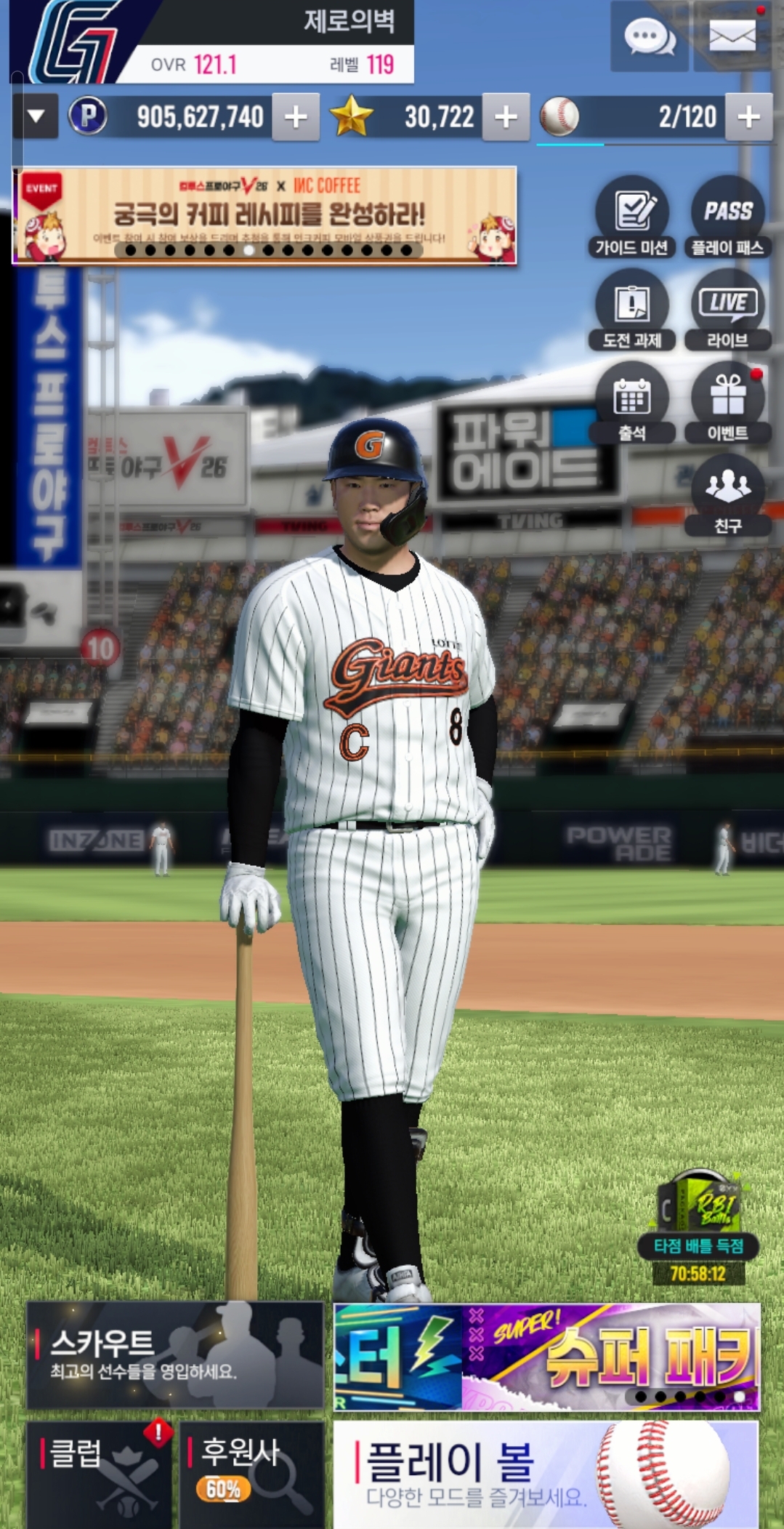The image size is (784, 1529).
Task: Open the 친구 friends list
Action: (x=727, y=495)
